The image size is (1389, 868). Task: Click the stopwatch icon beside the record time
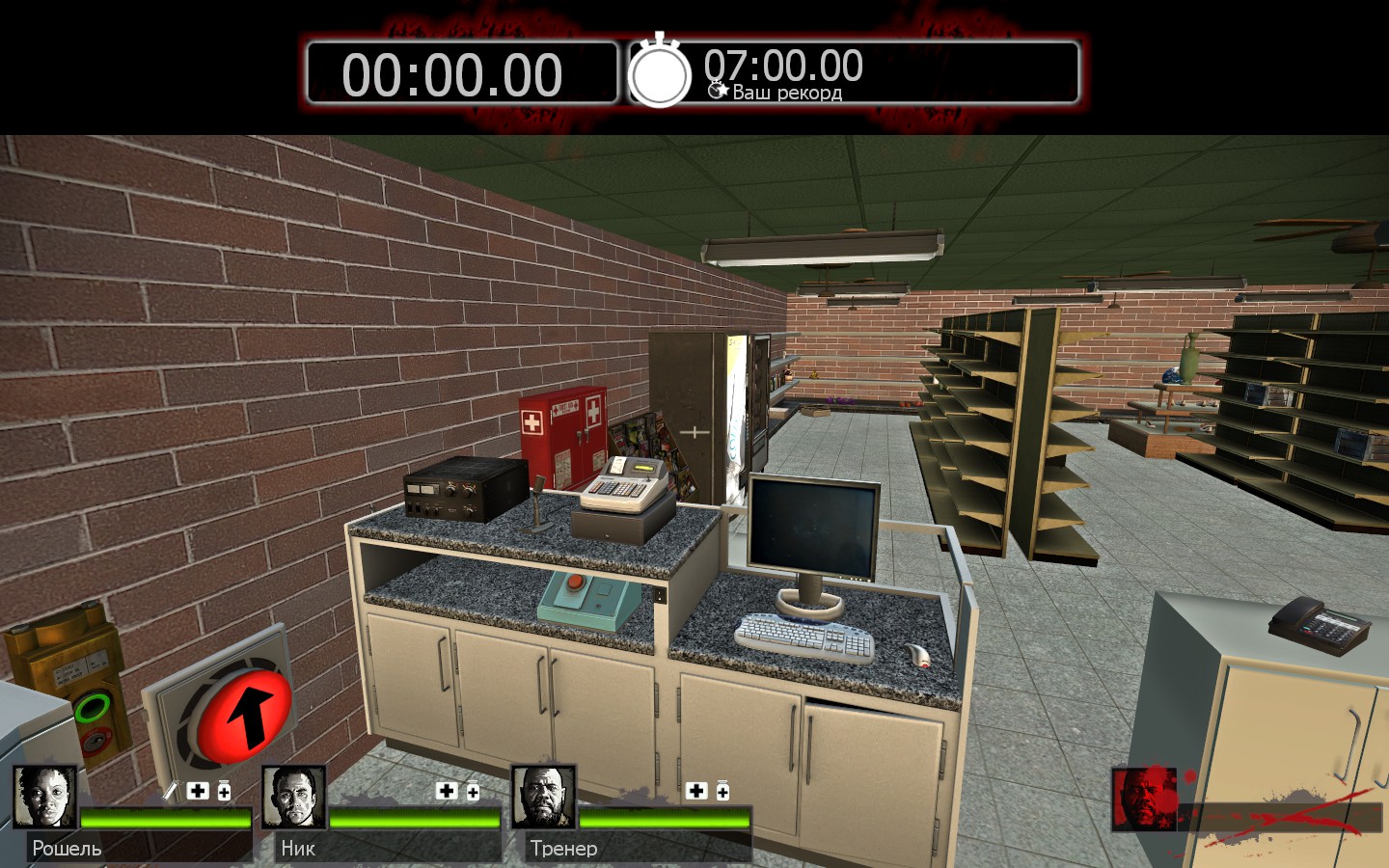click(x=660, y=73)
